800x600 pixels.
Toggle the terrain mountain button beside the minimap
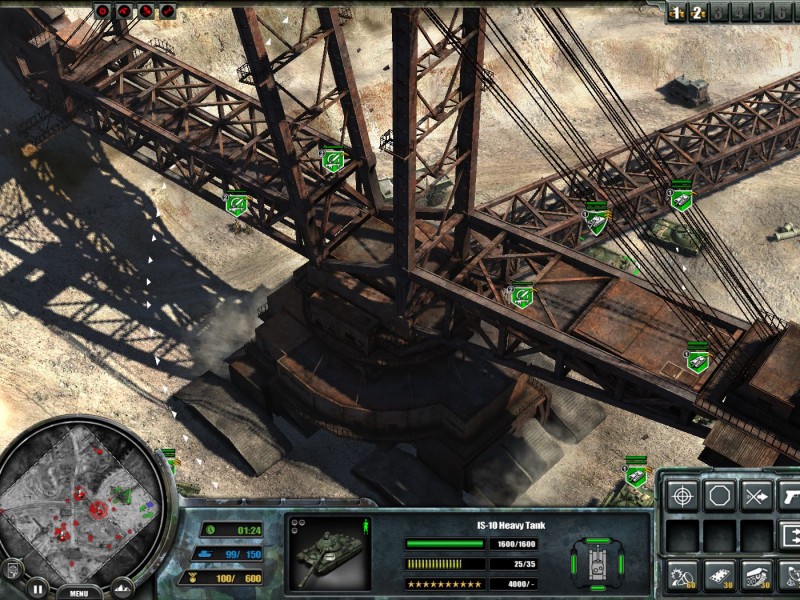(x=122, y=587)
